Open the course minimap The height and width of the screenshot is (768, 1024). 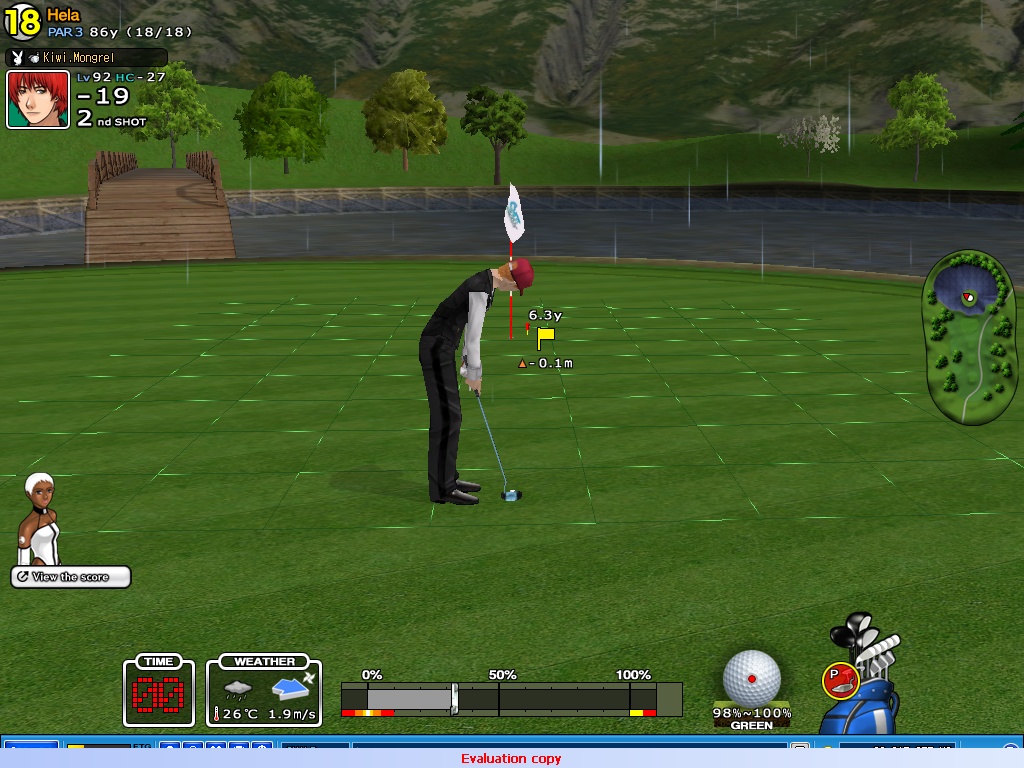[x=969, y=336]
